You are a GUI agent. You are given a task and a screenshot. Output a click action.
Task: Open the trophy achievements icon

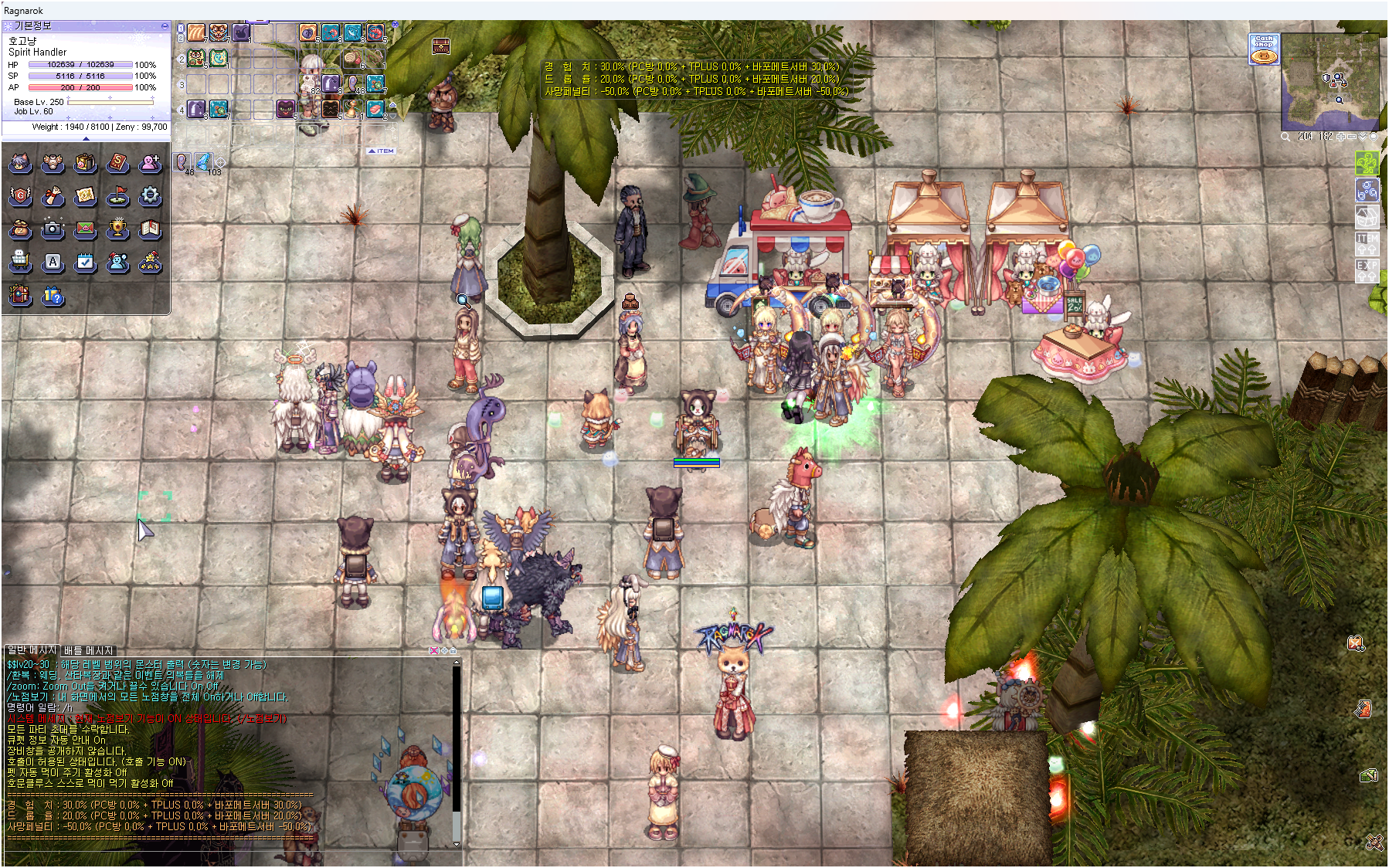pos(117,229)
